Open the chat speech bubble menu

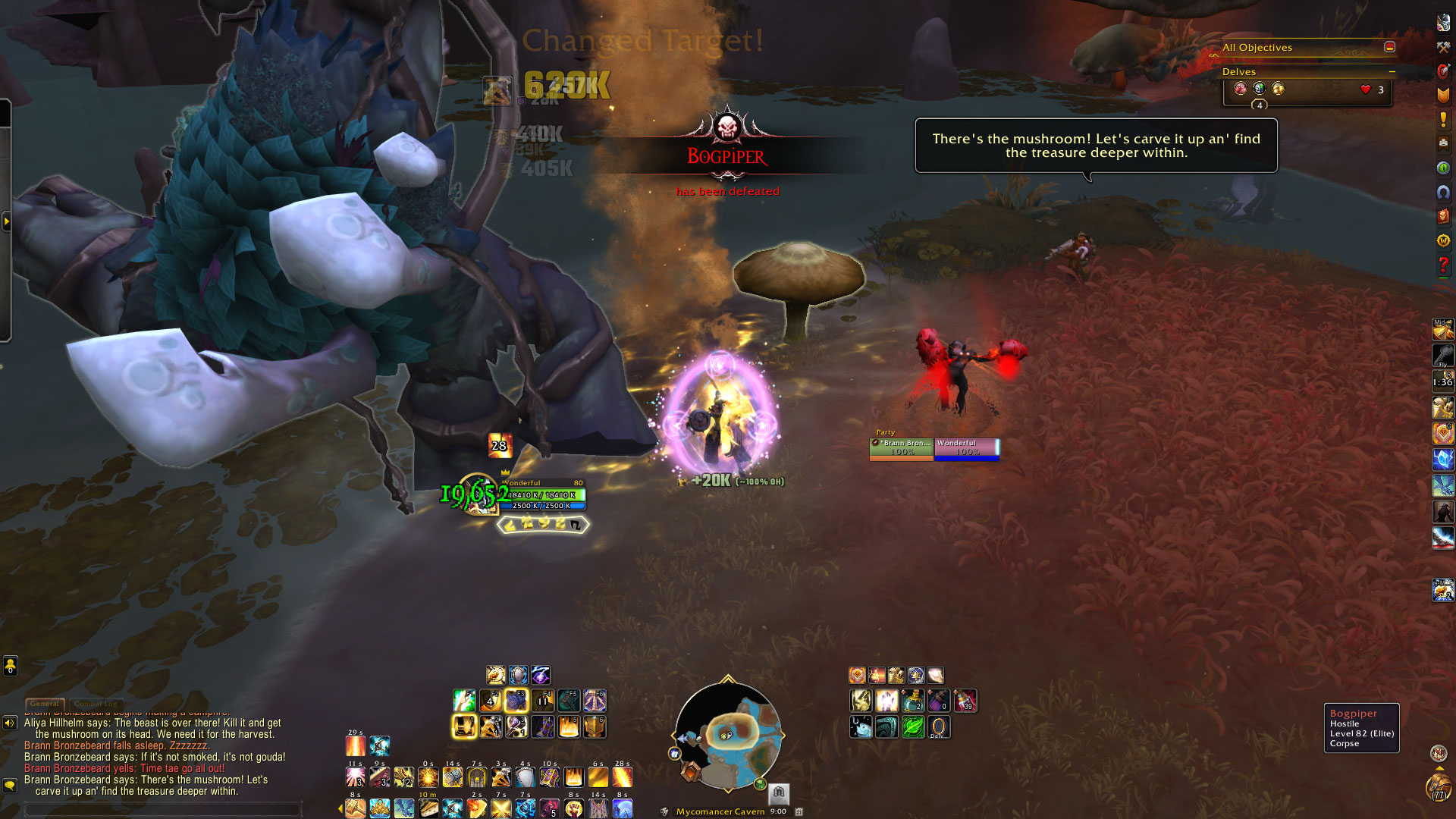10,785
